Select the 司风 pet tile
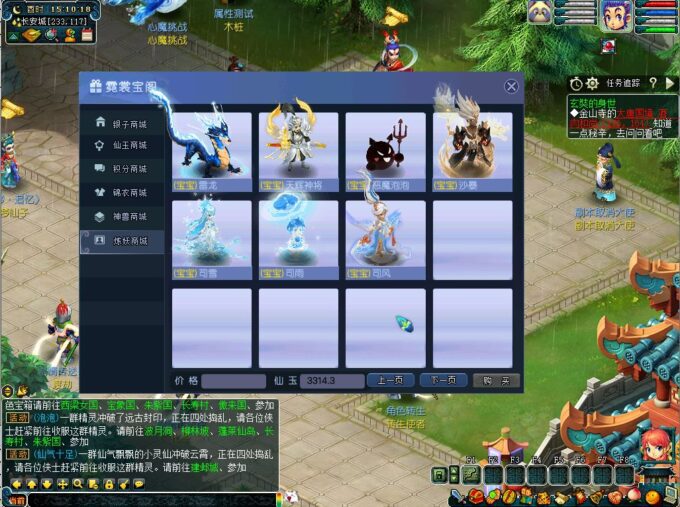The height and width of the screenshot is (507, 680). [x=385, y=240]
